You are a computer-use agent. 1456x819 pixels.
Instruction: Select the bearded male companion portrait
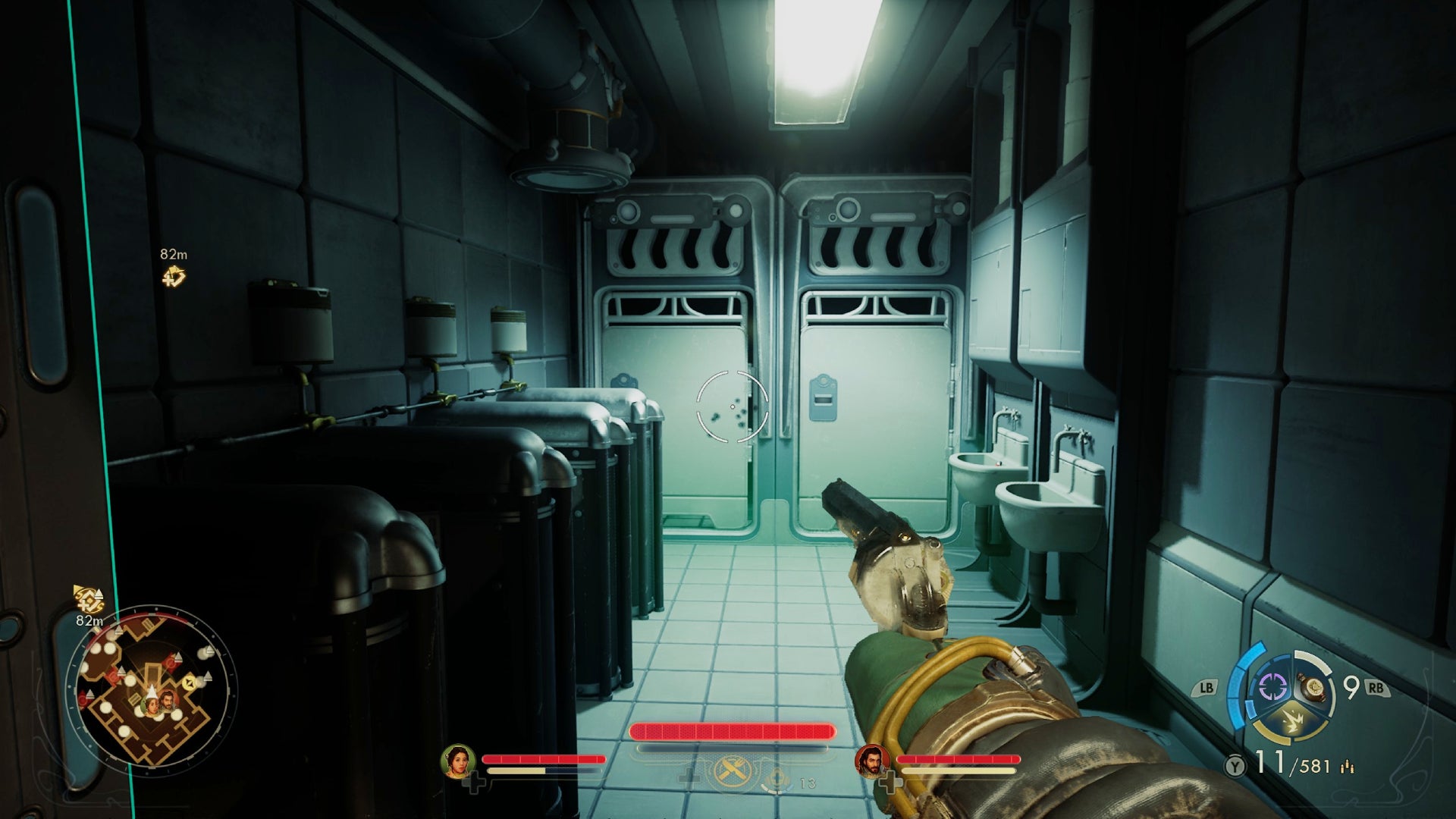(x=872, y=761)
